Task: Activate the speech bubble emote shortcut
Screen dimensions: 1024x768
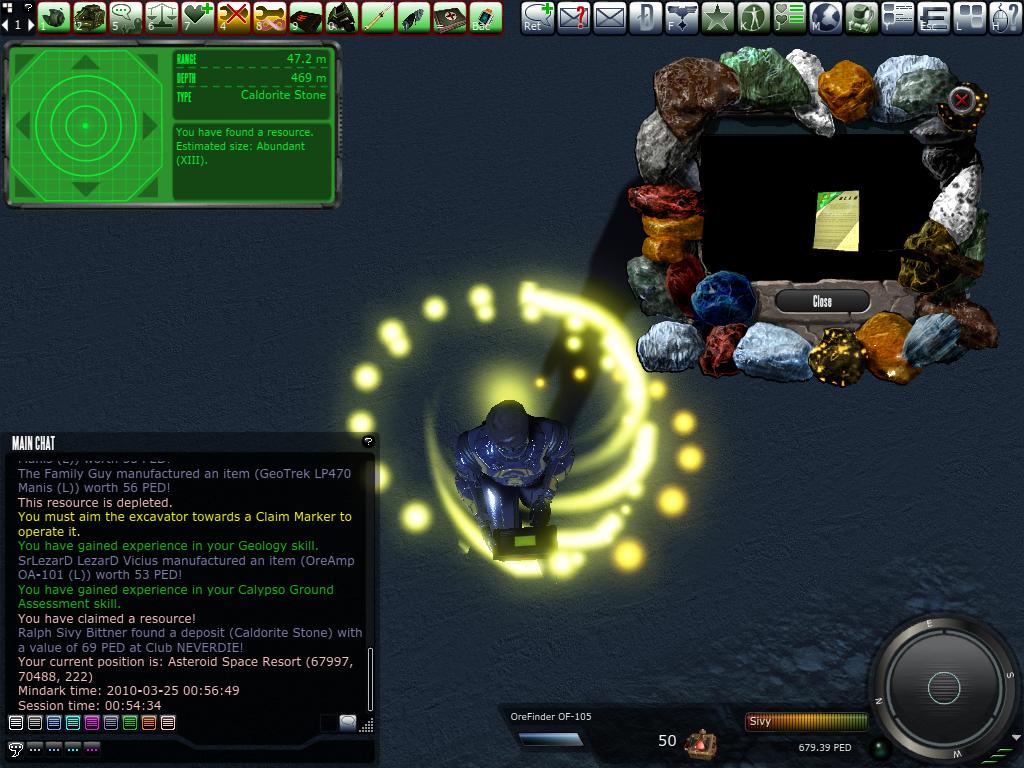Action: tap(126, 17)
